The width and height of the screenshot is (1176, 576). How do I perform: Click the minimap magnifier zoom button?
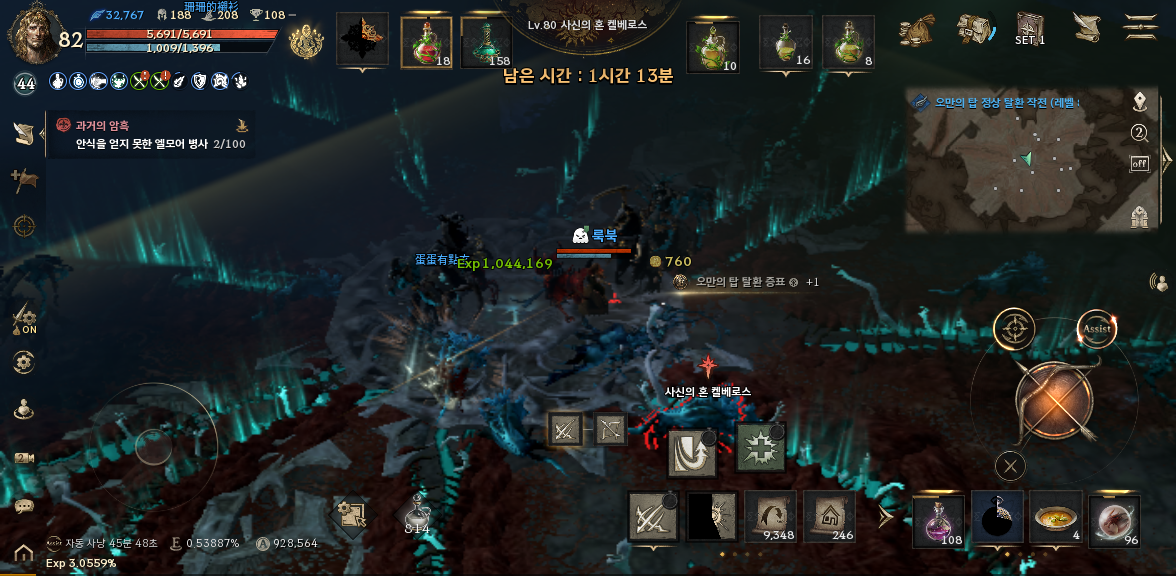(x=1139, y=133)
